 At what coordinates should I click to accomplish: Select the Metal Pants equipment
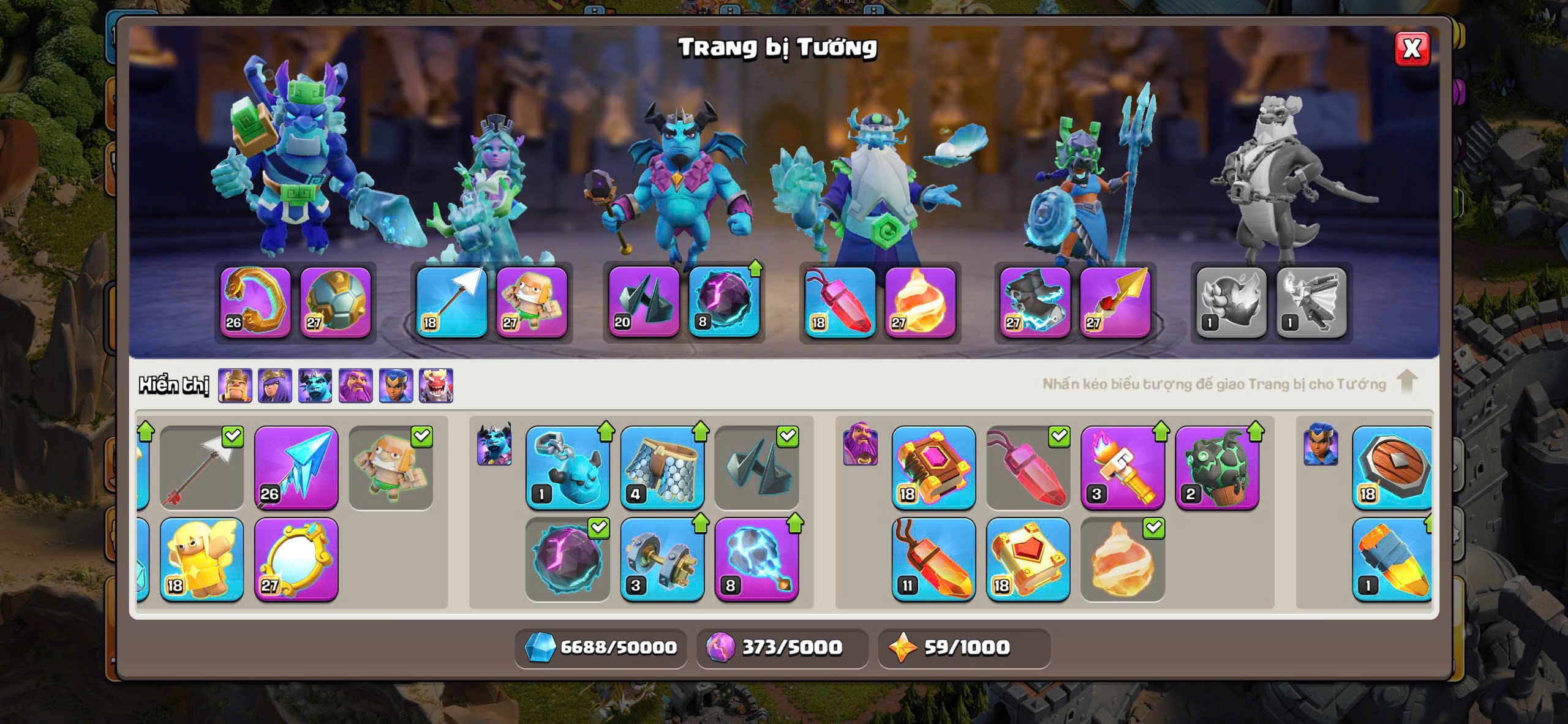pos(662,469)
